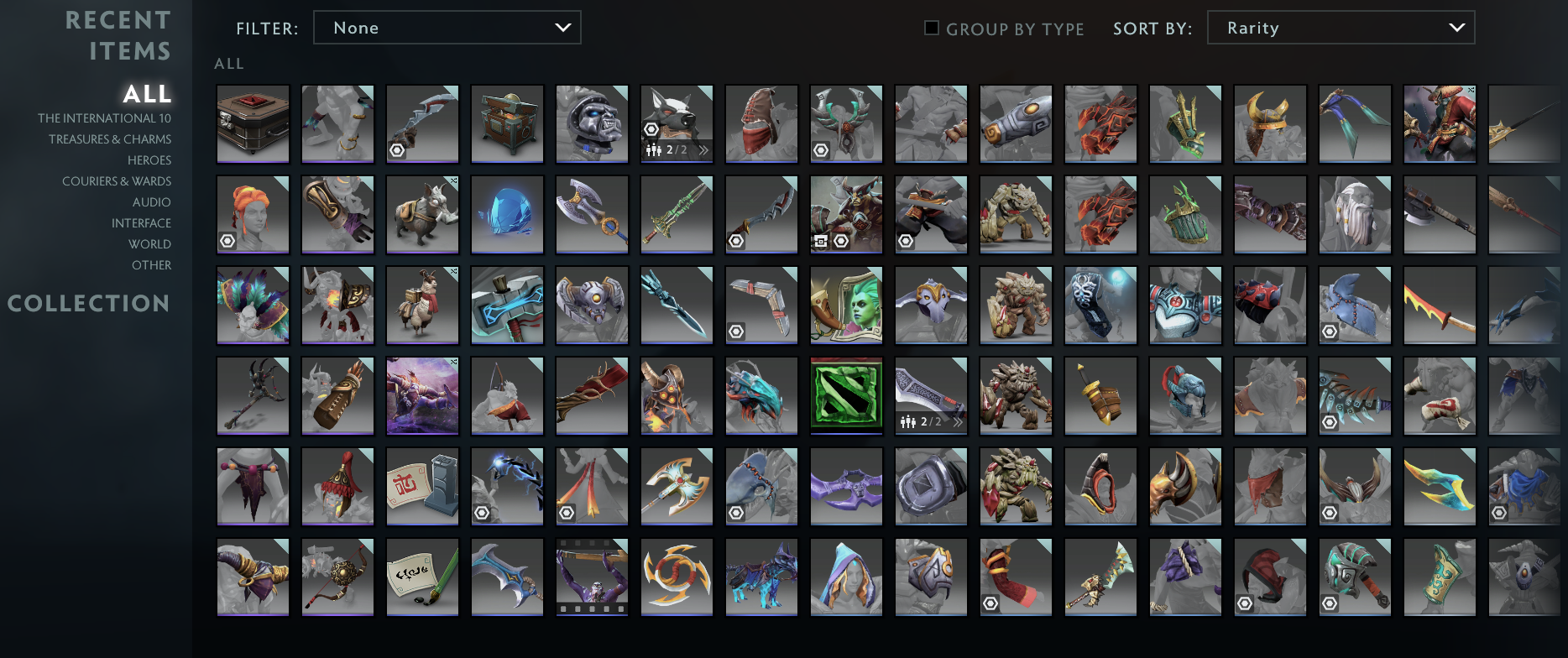
Task: Select the llama courier item
Action: [421, 305]
